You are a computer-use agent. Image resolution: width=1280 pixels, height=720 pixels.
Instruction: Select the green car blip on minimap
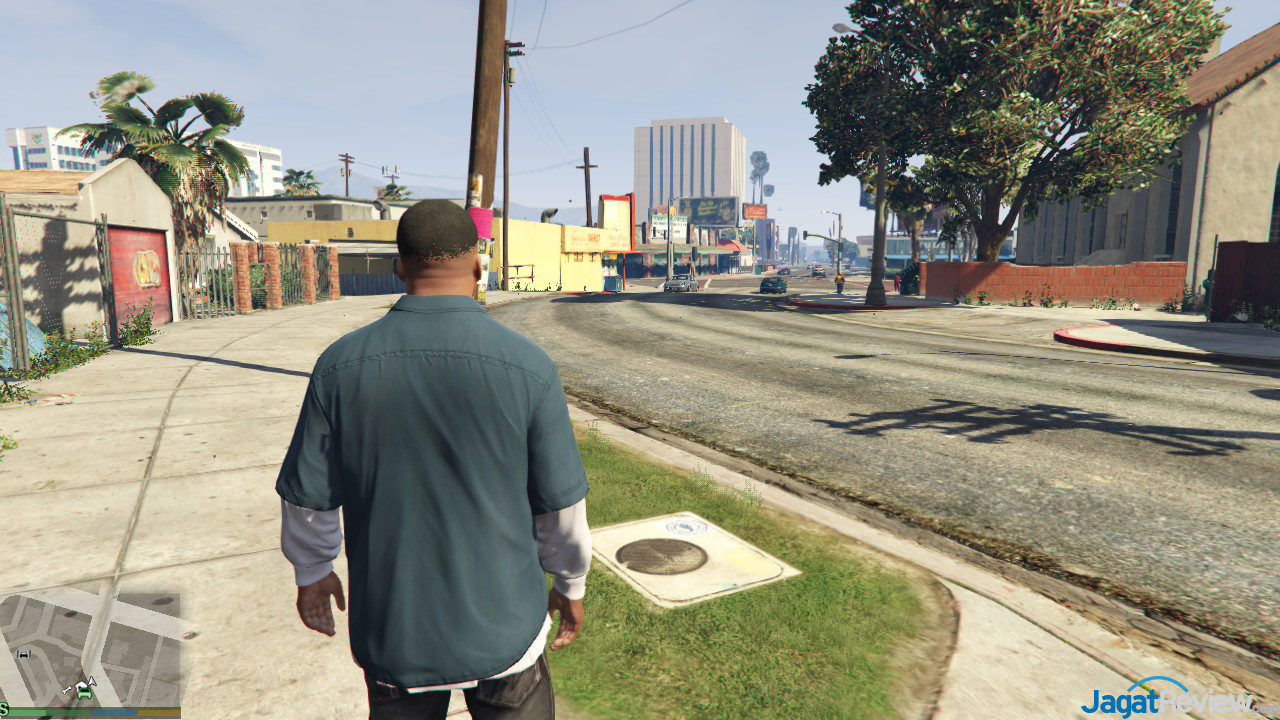(x=84, y=694)
